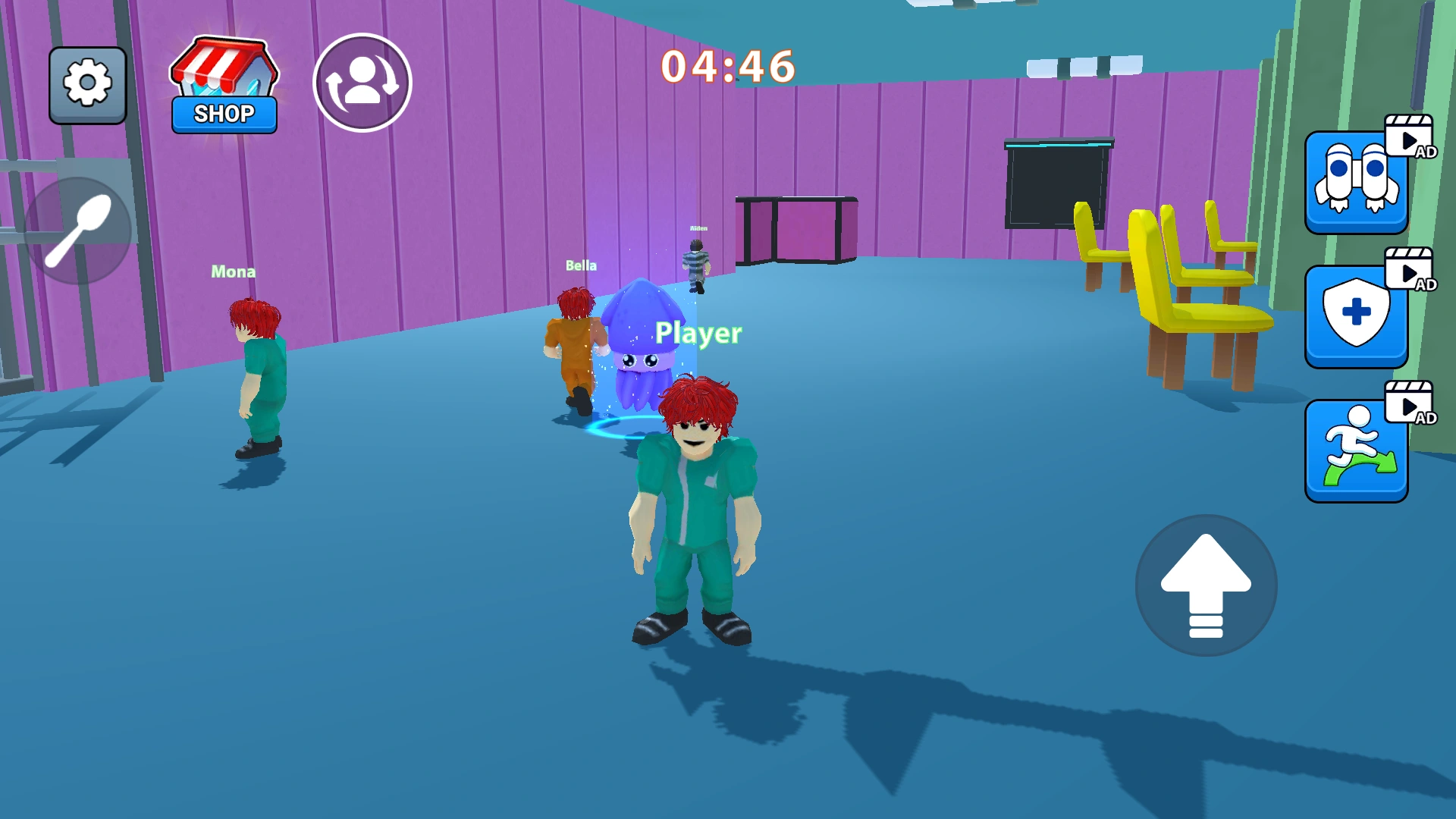Tap the jump arrow control
Screen dimensions: 1456x819
pyautogui.click(x=1206, y=584)
